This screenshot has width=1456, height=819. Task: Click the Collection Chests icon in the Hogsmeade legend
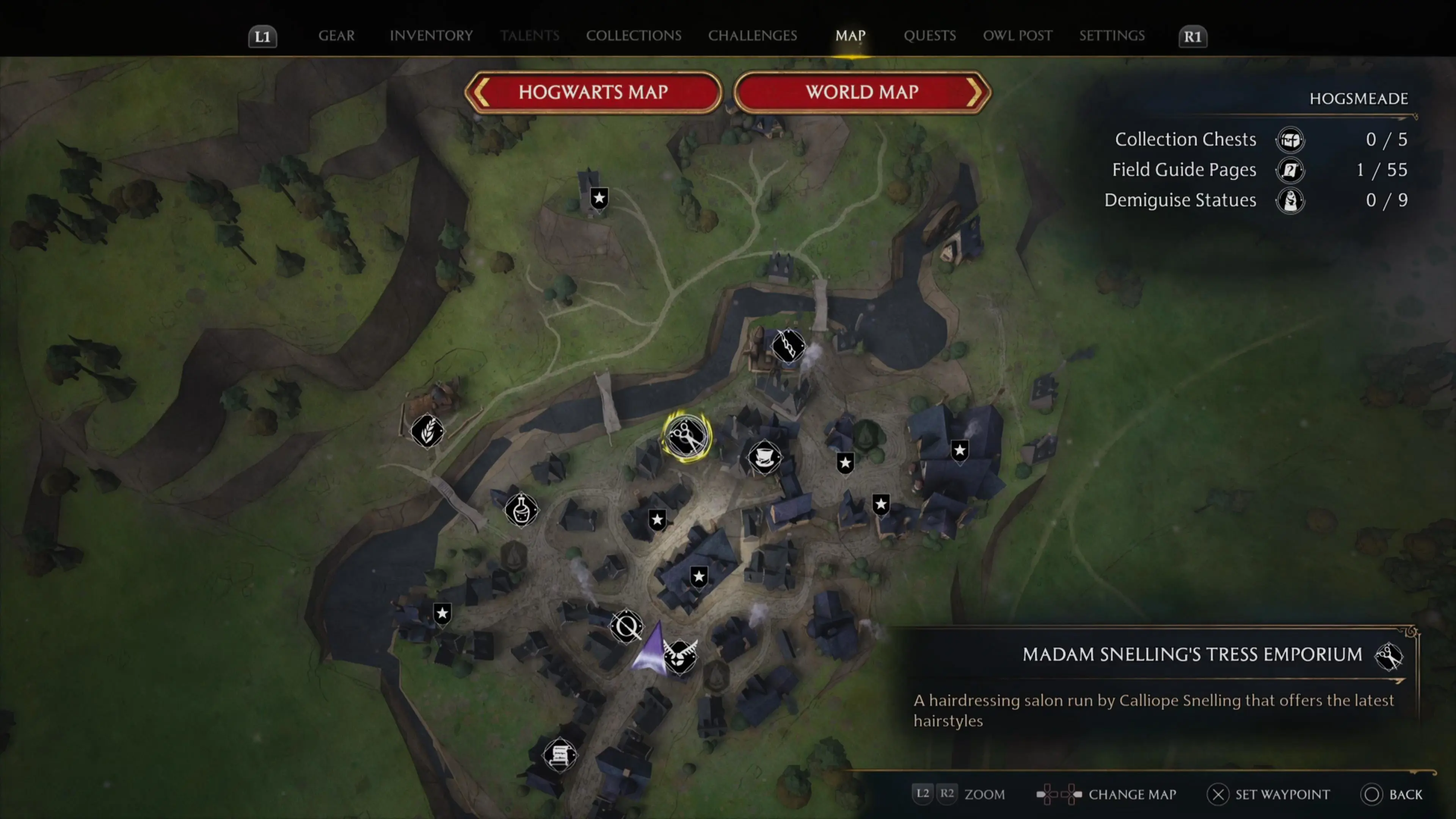point(1290,140)
